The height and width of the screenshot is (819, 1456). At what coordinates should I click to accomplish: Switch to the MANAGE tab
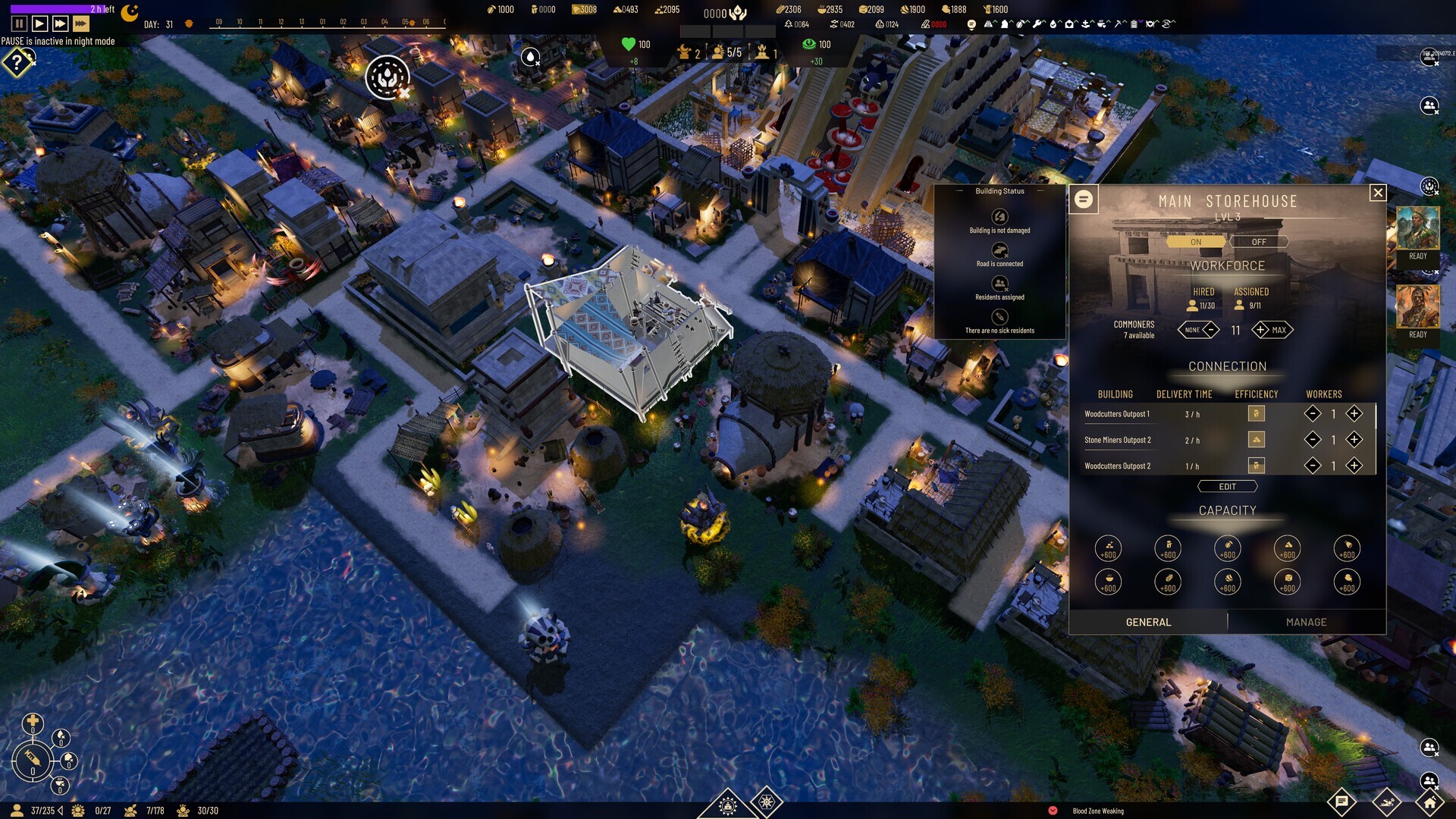[1307, 621]
